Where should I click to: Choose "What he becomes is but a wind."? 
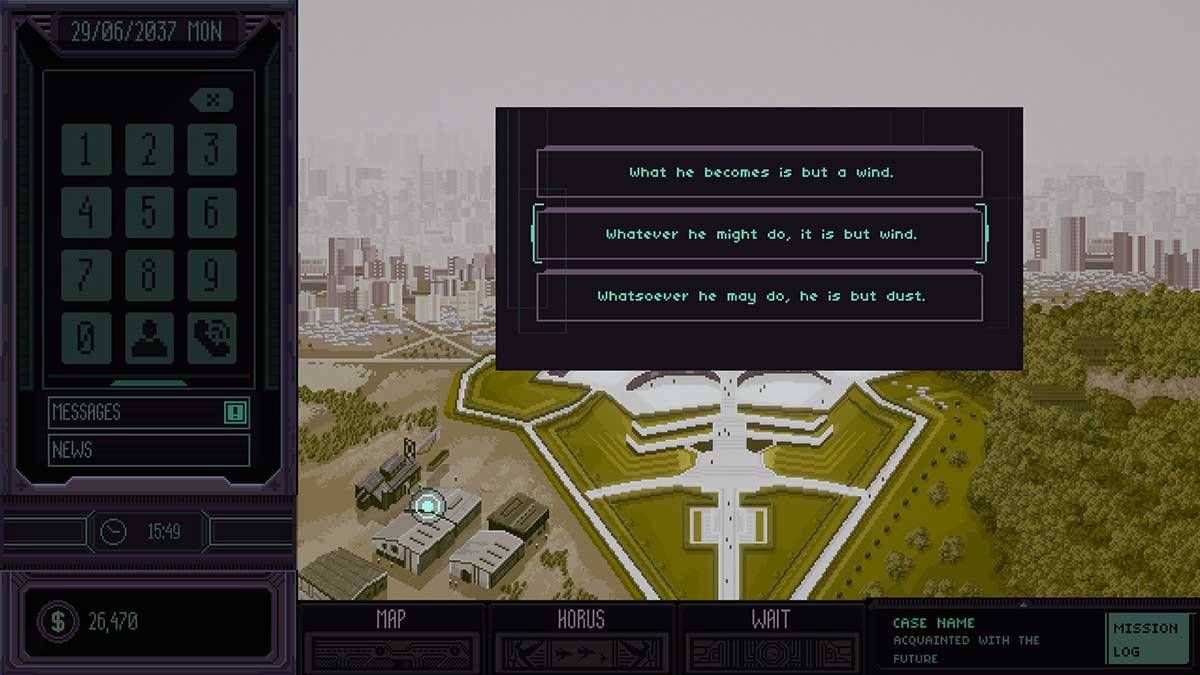(x=760, y=173)
